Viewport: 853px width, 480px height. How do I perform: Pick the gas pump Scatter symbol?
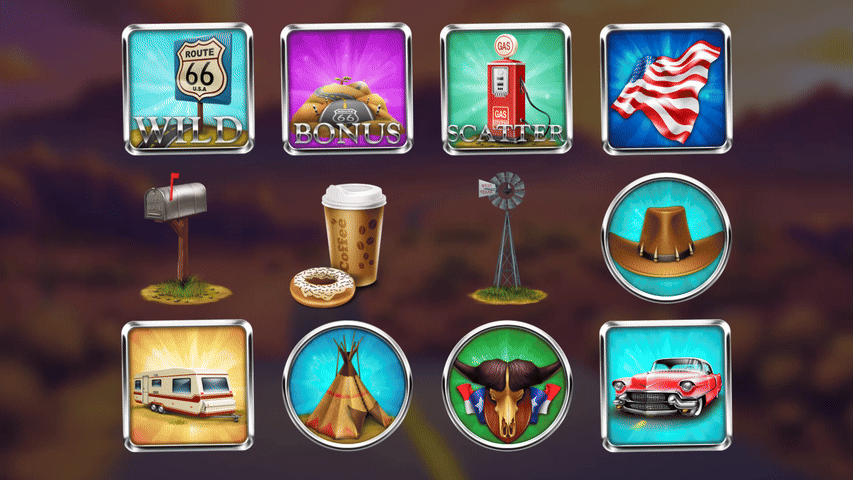point(505,89)
